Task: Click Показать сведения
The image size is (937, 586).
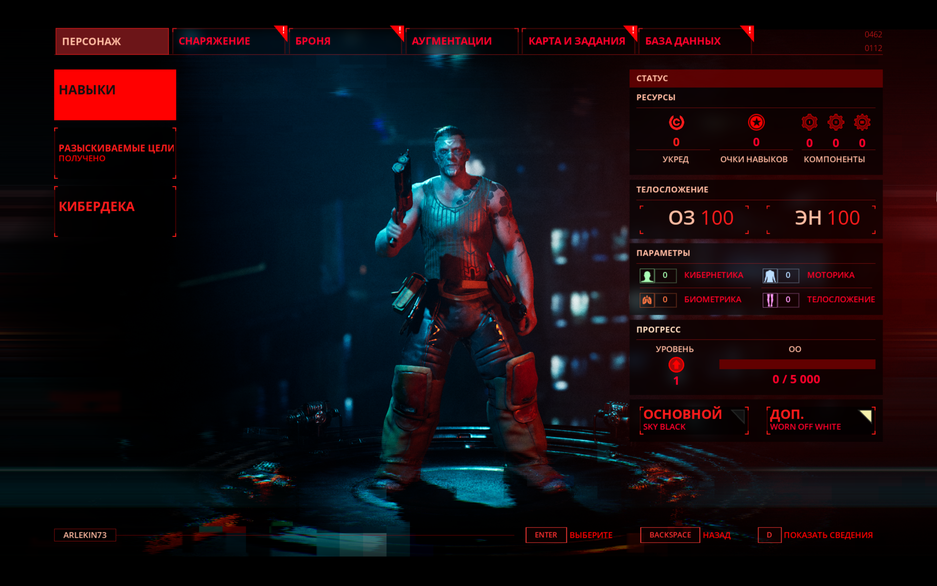Action: tap(816, 535)
